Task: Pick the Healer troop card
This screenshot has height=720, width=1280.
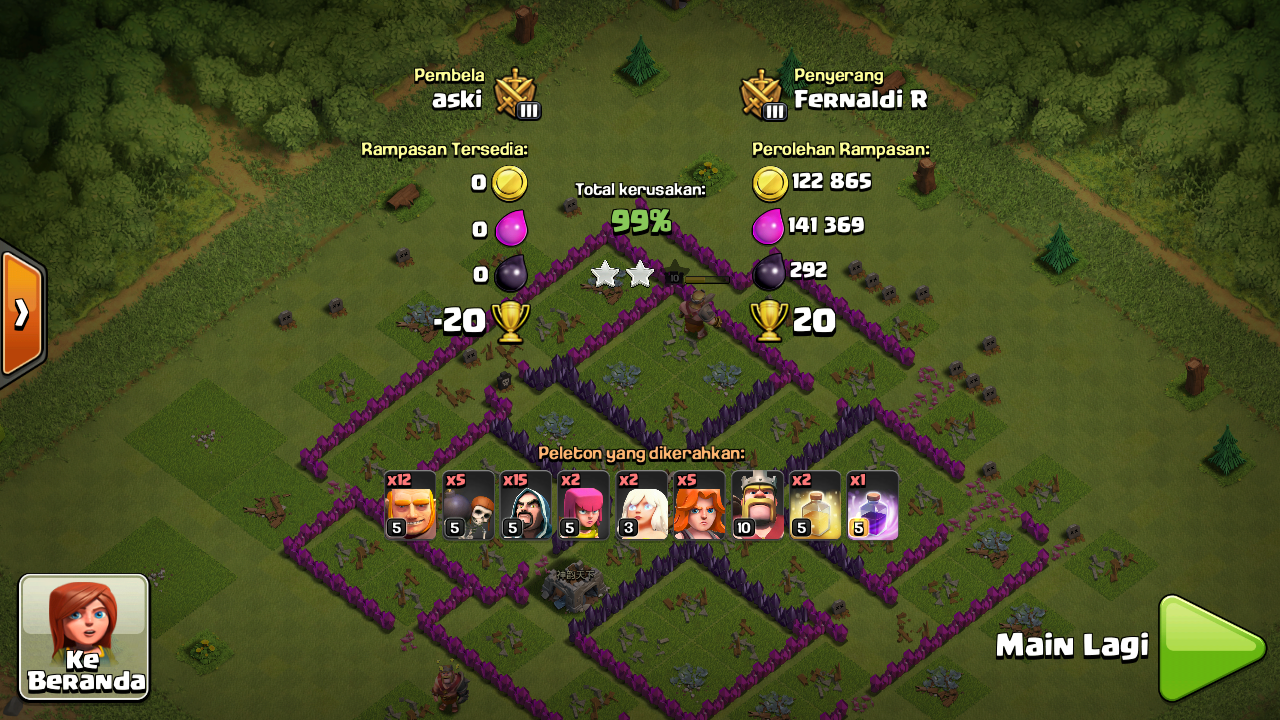Action: click(642, 505)
